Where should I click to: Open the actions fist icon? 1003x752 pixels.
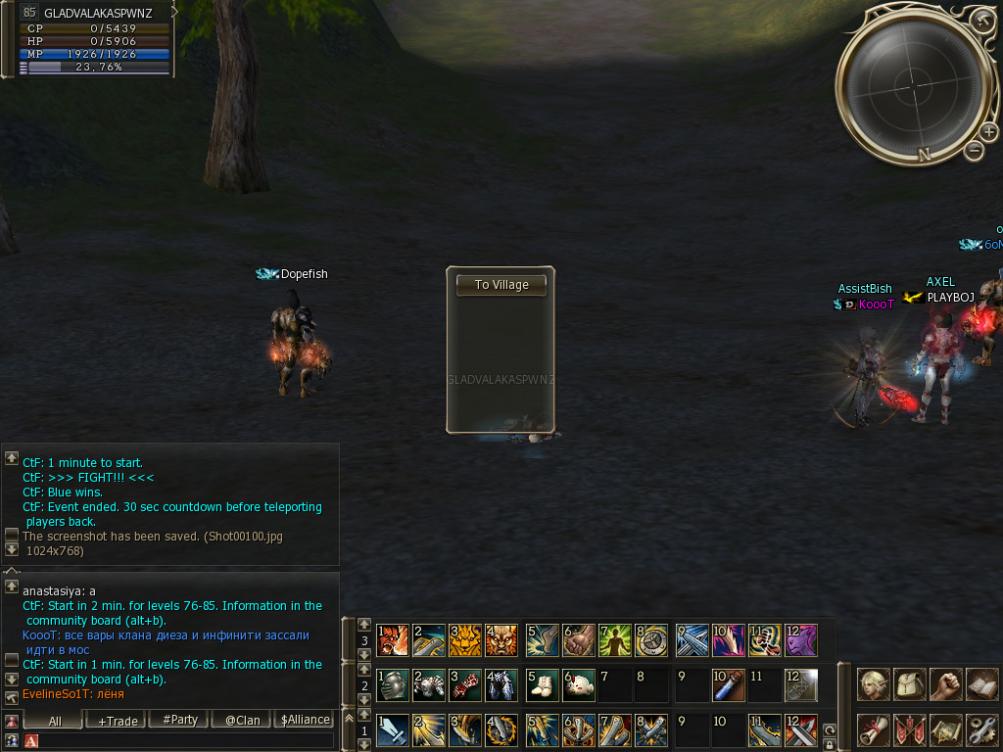click(x=945, y=685)
